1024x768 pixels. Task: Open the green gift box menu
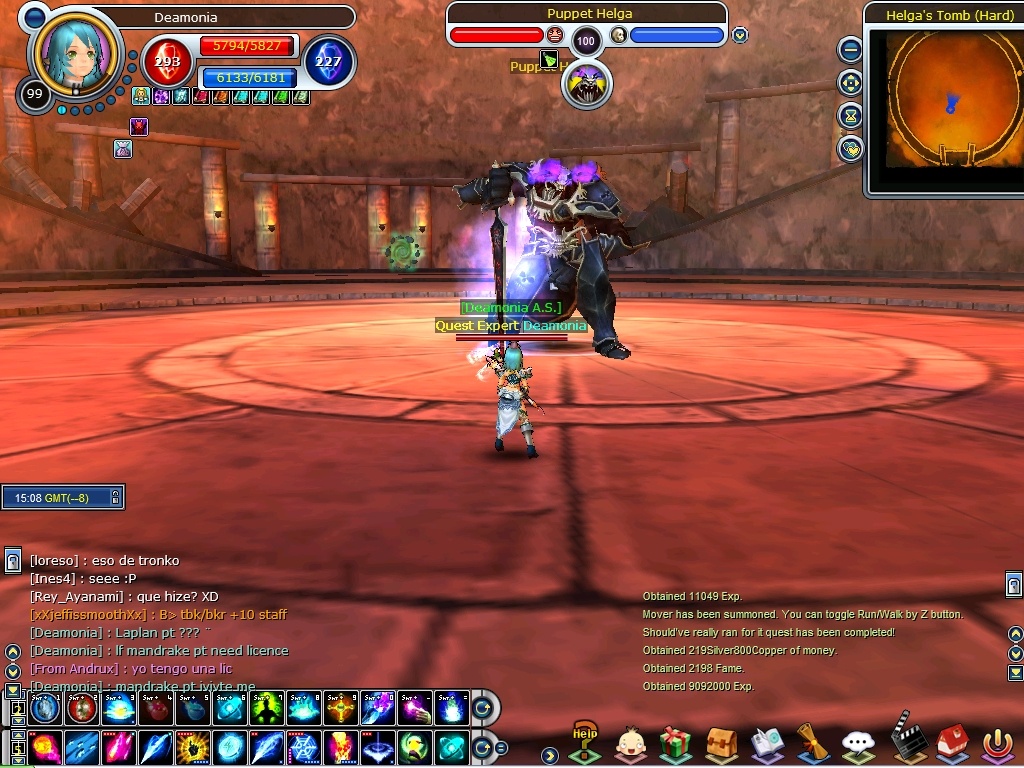click(x=676, y=743)
